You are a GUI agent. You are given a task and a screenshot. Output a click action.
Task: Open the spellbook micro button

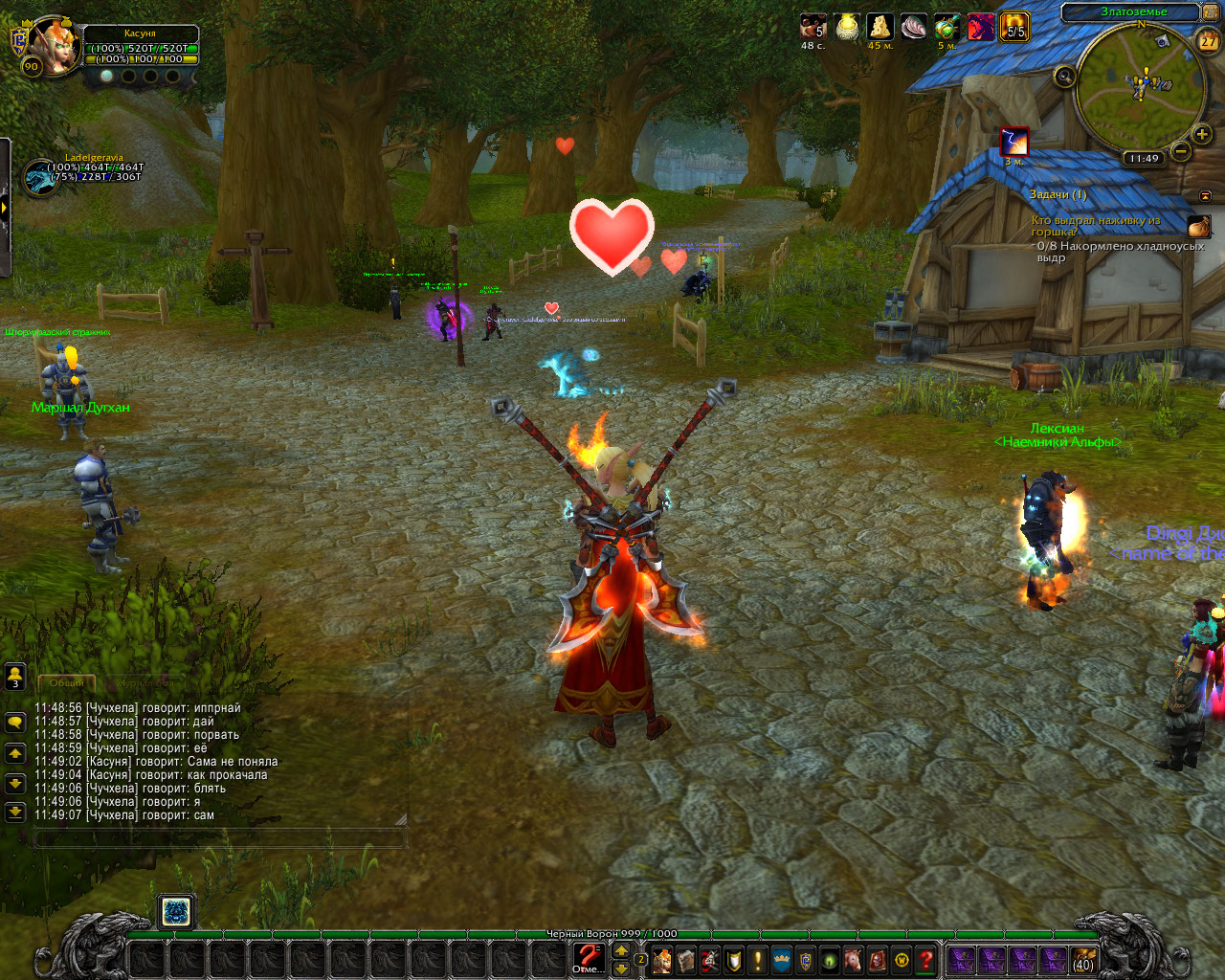coord(686,960)
